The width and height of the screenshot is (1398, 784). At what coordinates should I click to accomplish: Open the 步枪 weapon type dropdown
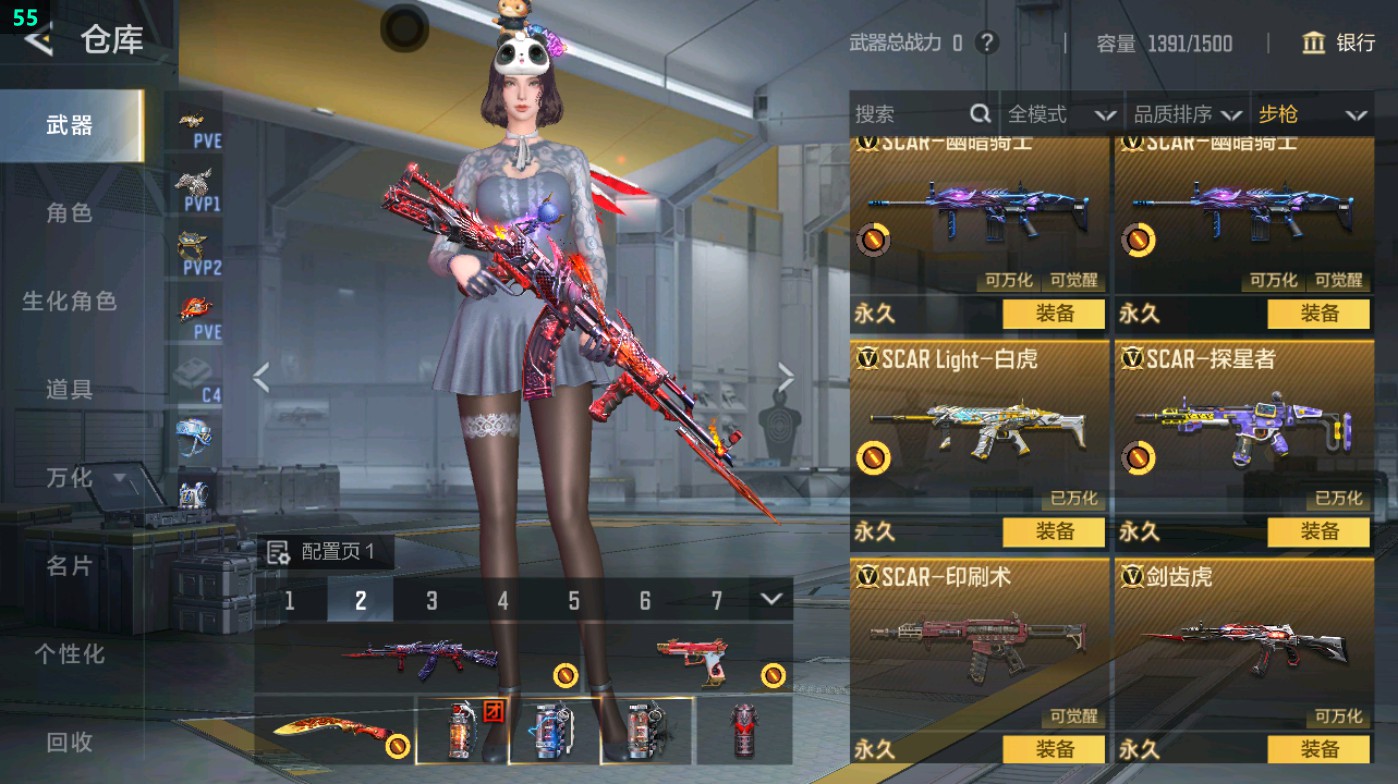tap(1311, 115)
